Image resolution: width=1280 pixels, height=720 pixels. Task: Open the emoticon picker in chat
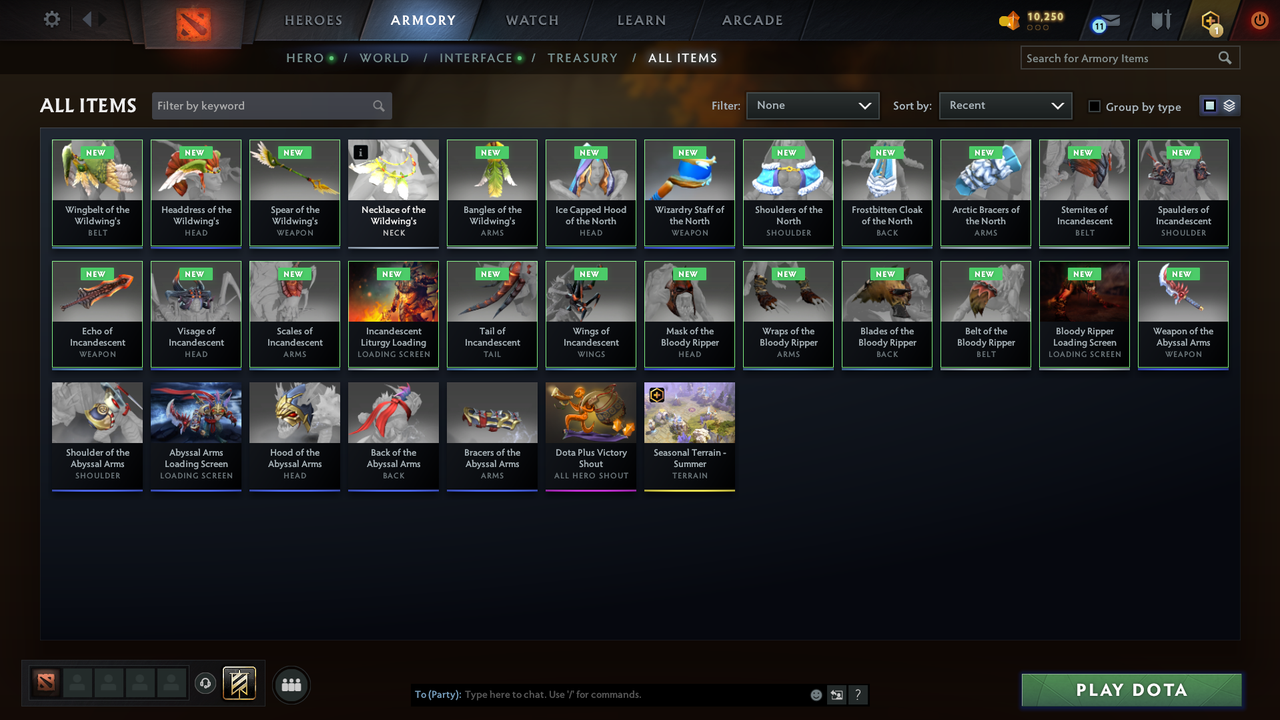[816, 694]
